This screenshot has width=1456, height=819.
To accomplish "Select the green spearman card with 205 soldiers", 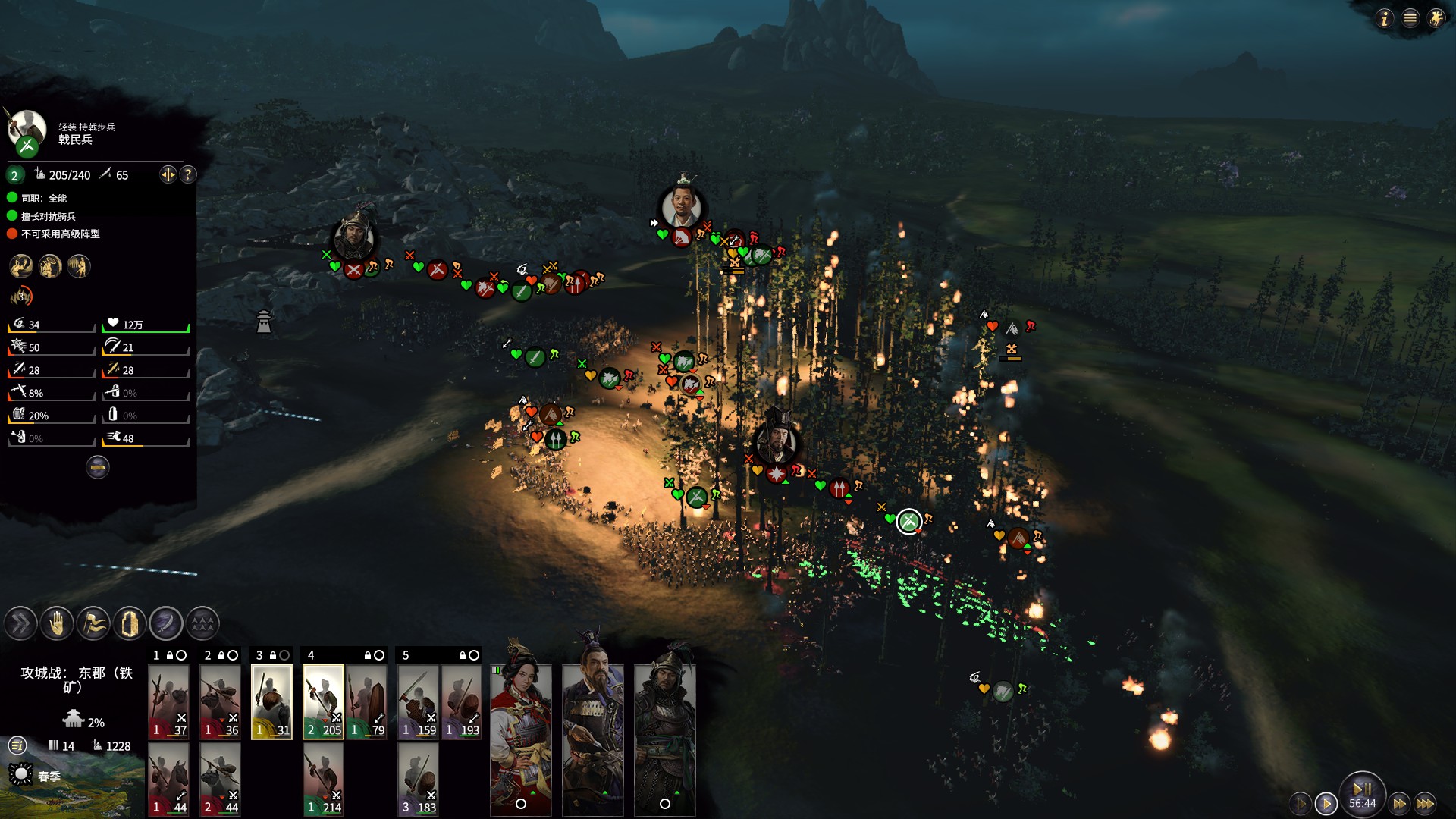I will (323, 701).
